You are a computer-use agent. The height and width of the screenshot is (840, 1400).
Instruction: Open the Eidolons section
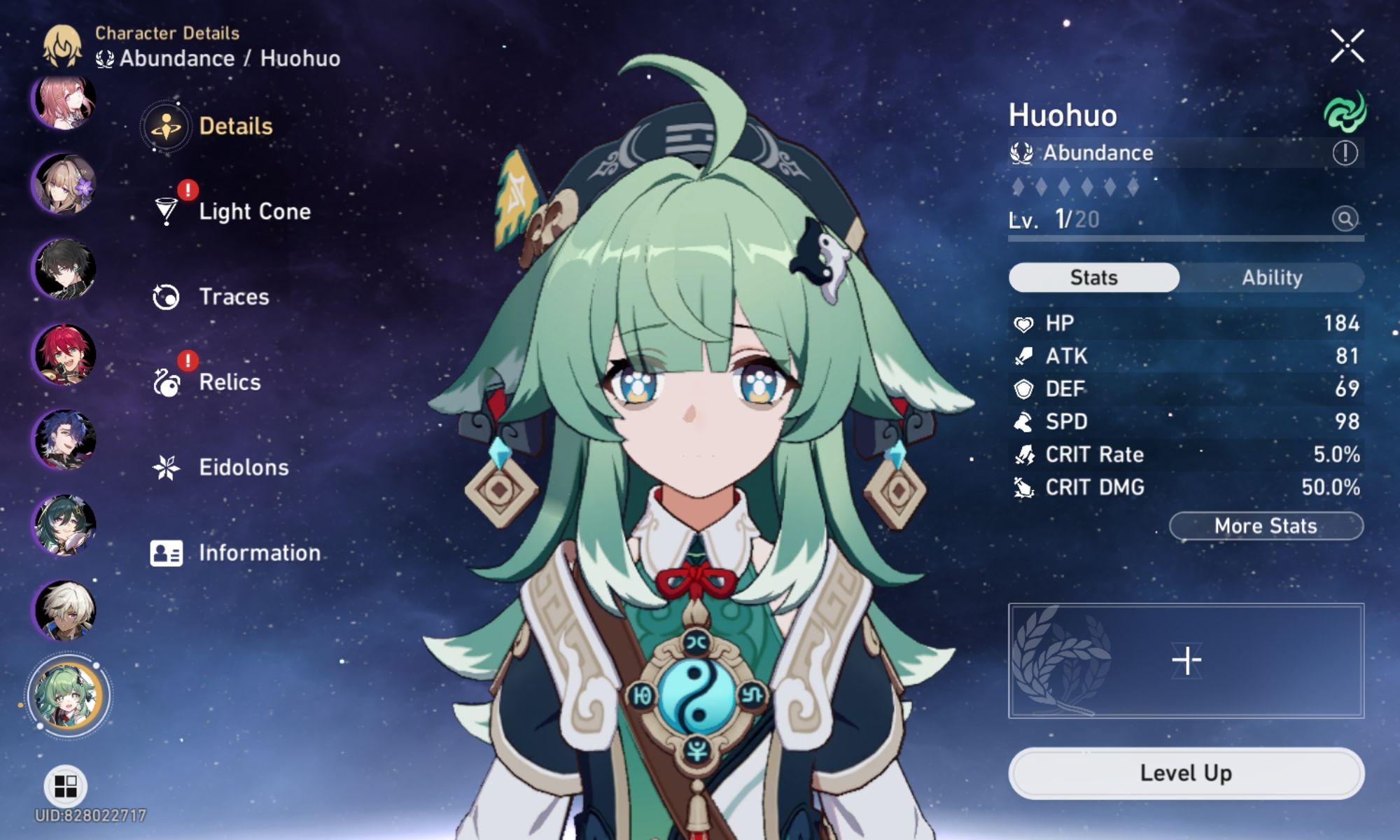point(243,467)
